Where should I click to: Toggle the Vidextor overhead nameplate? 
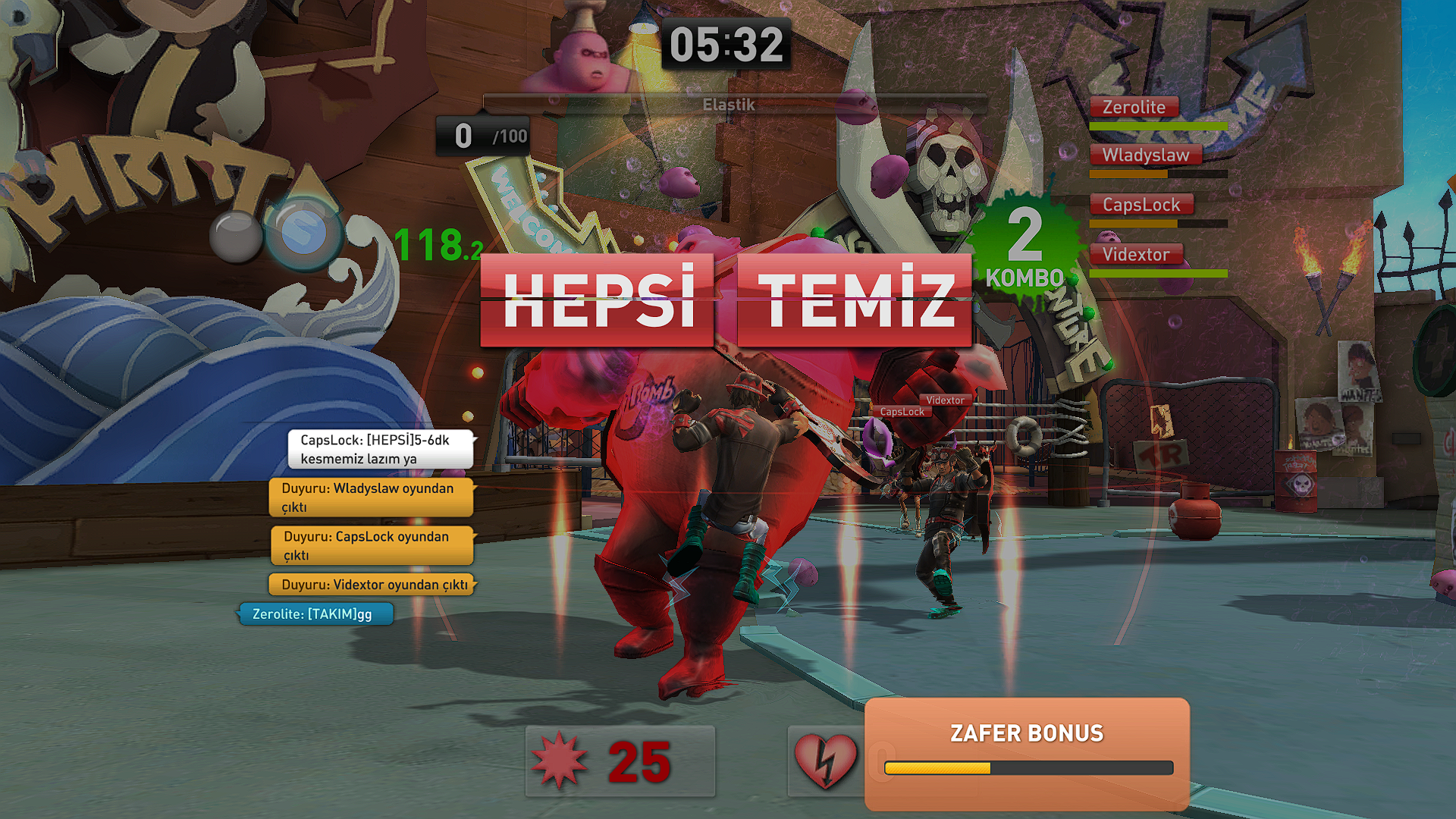pyautogui.click(x=945, y=399)
